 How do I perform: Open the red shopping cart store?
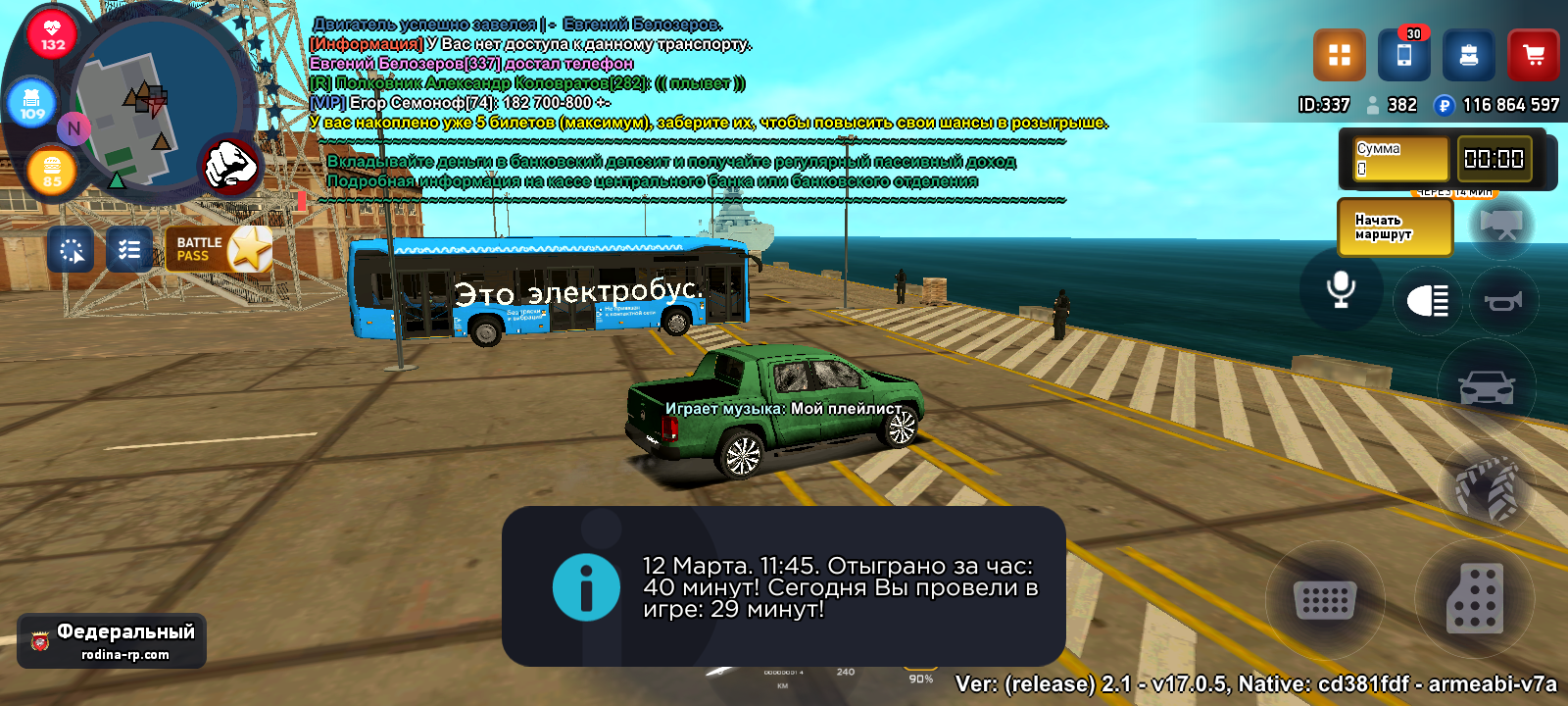1533,55
